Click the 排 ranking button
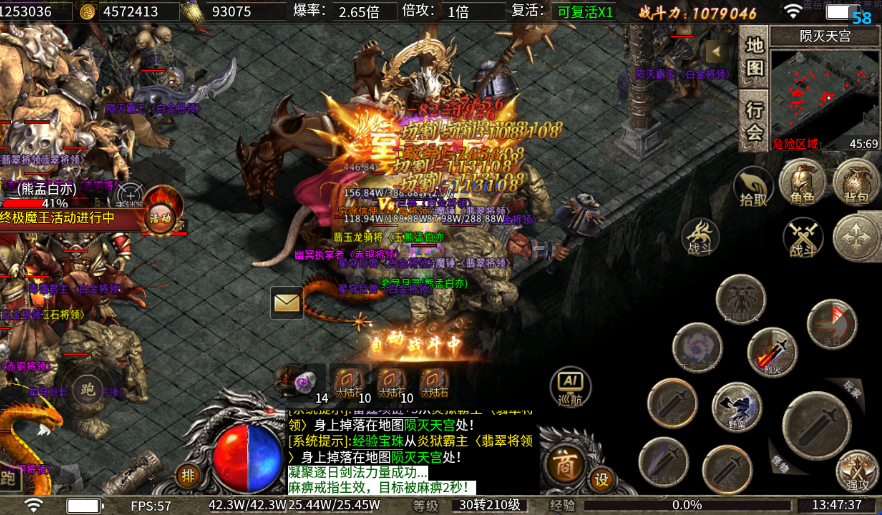This screenshot has width=882, height=515. pyautogui.click(x=188, y=475)
